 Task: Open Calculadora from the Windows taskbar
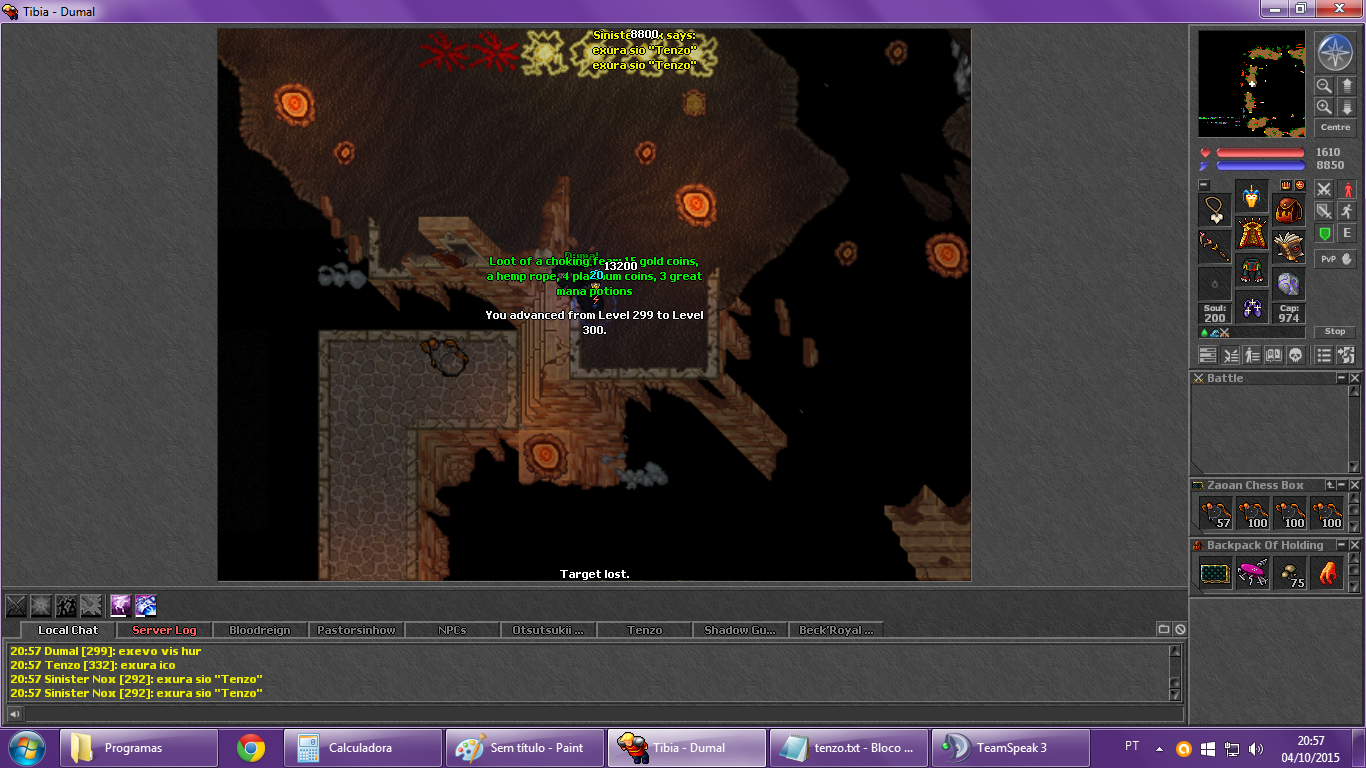click(x=362, y=747)
